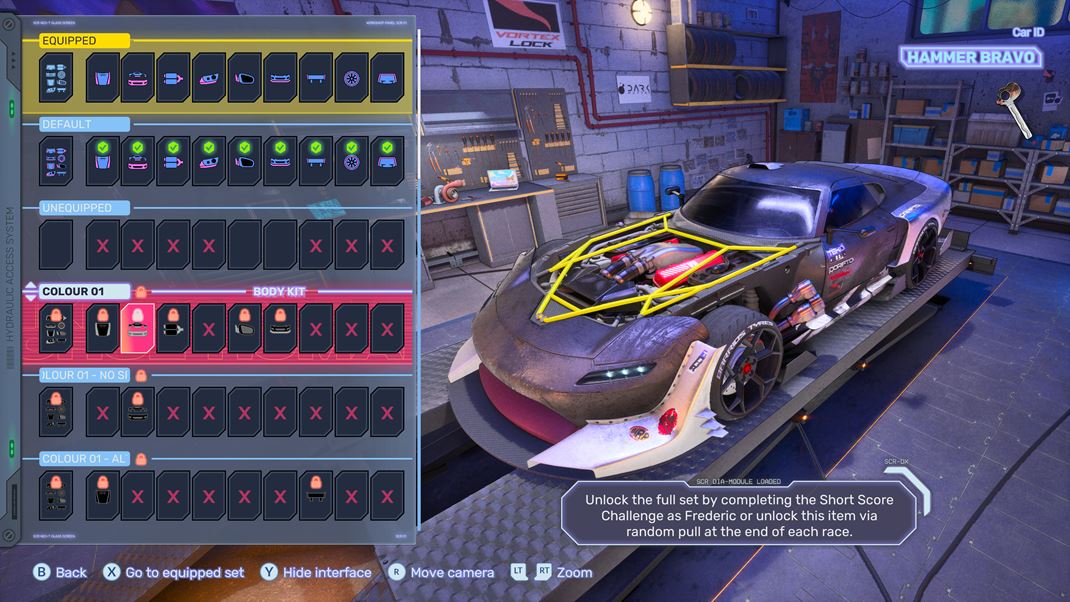The width and height of the screenshot is (1070, 602).
Task: Select the equipped side mirror slot
Action: pyautogui.click(x=245, y=78)
